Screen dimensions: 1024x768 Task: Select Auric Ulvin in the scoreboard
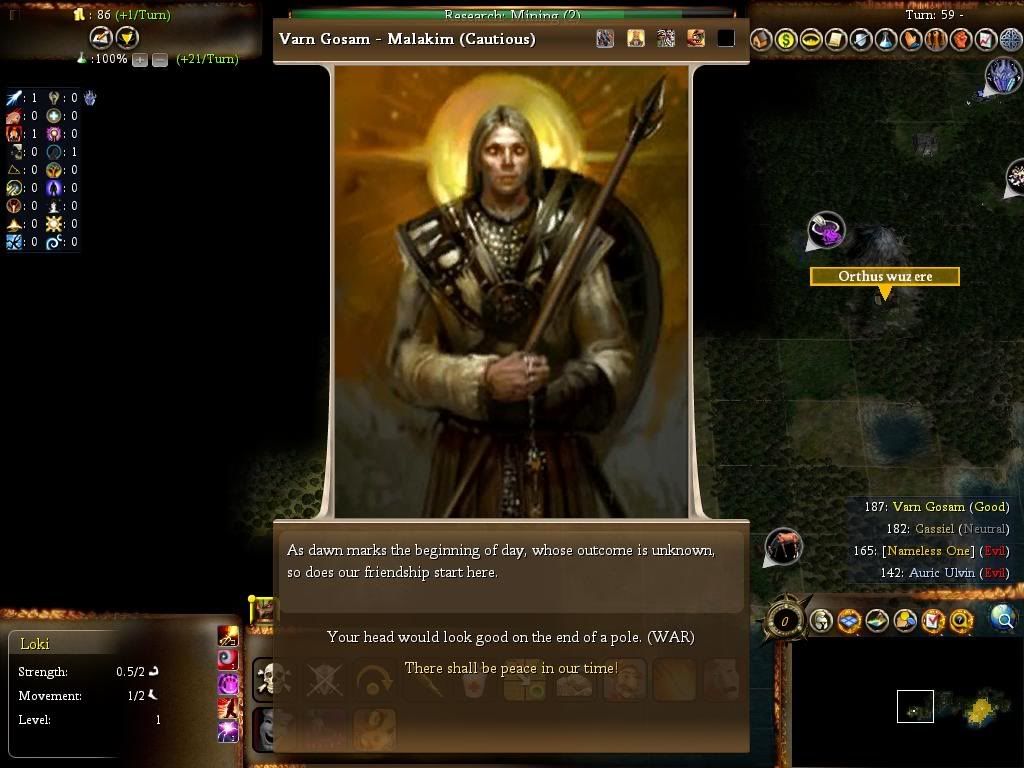click(941, 573)
